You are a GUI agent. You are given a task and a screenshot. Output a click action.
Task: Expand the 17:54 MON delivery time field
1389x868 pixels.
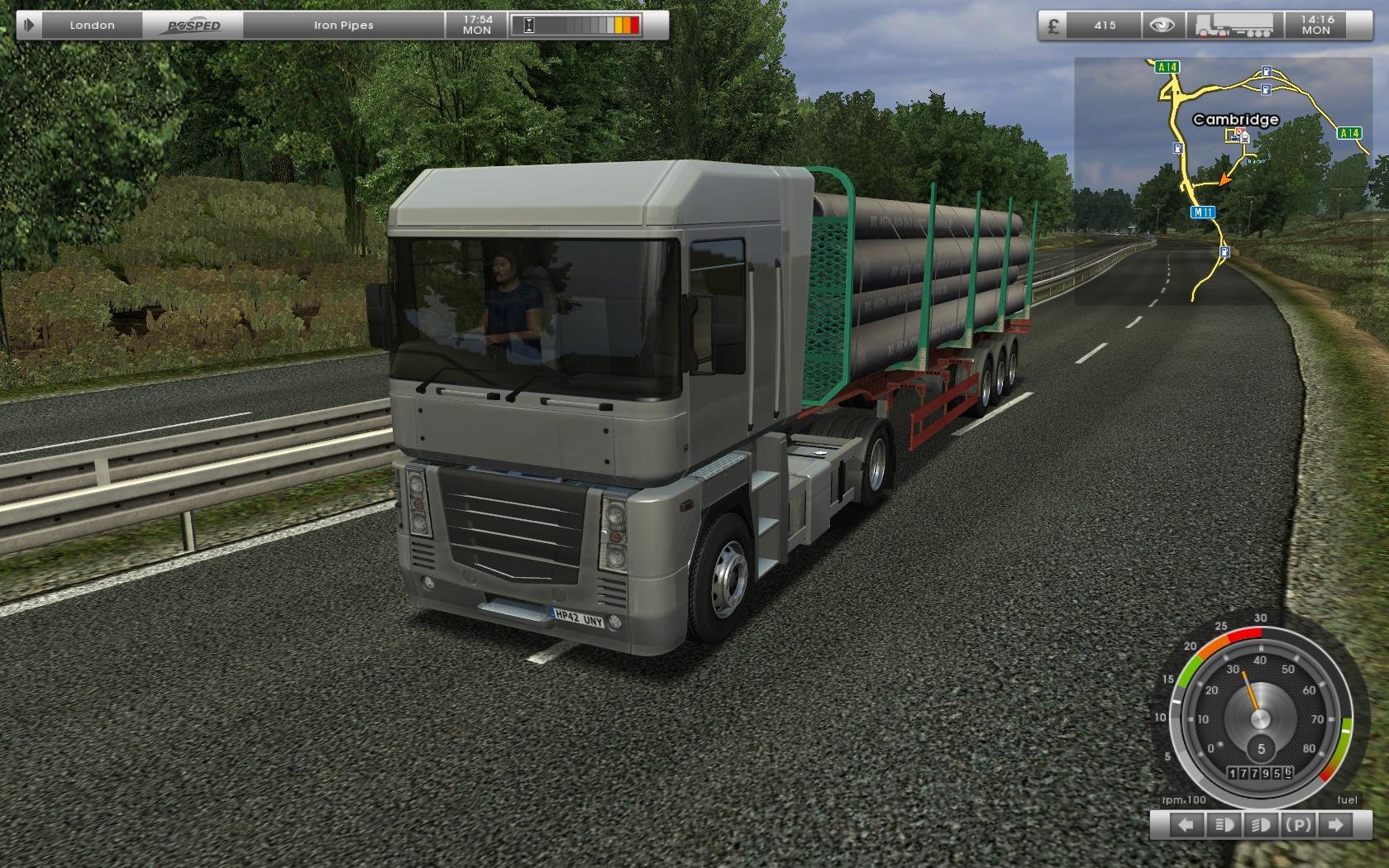pos(478,25)
